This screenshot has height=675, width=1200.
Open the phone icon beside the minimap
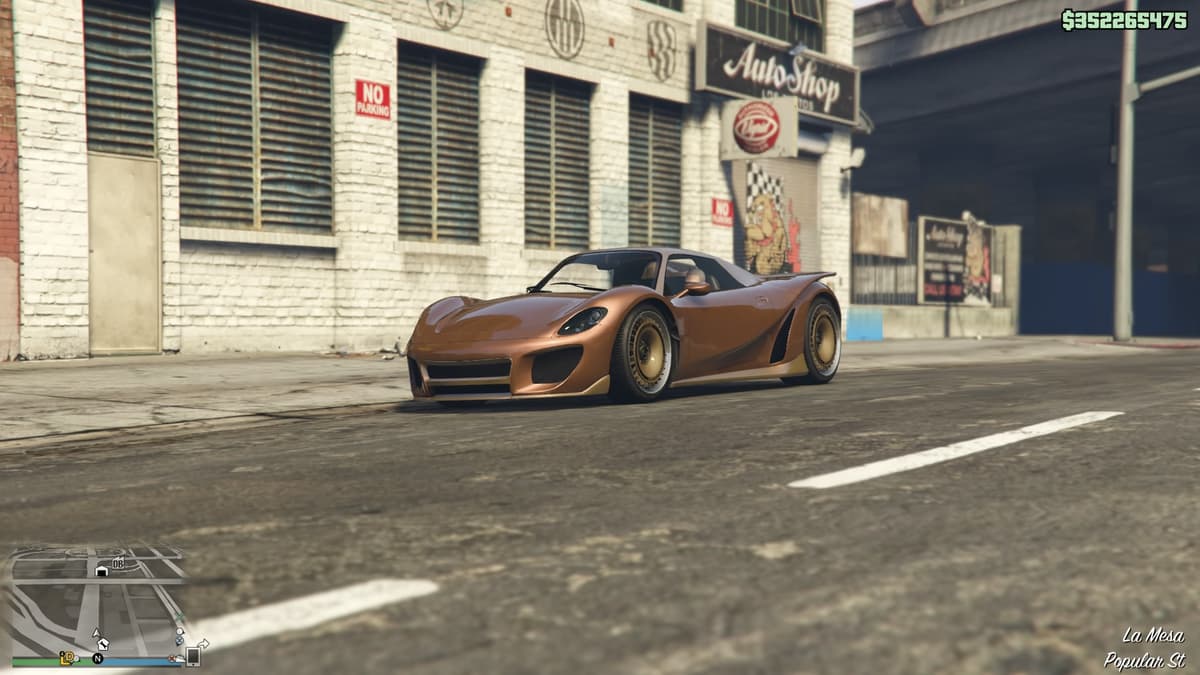click(x=192, y=656)
